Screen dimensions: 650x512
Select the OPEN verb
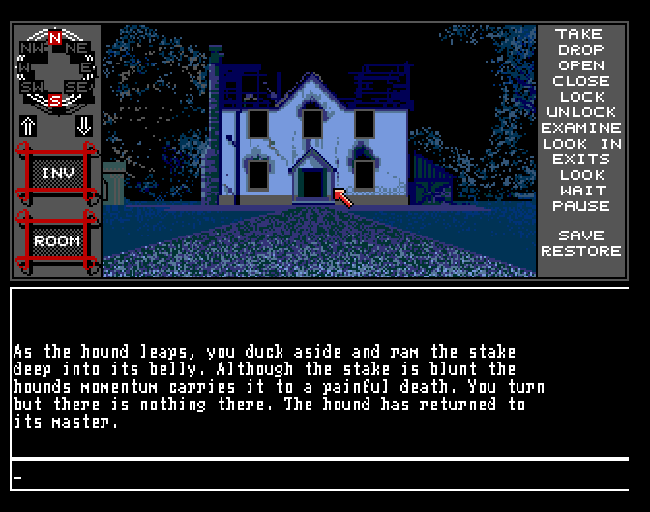pos(581,65)
